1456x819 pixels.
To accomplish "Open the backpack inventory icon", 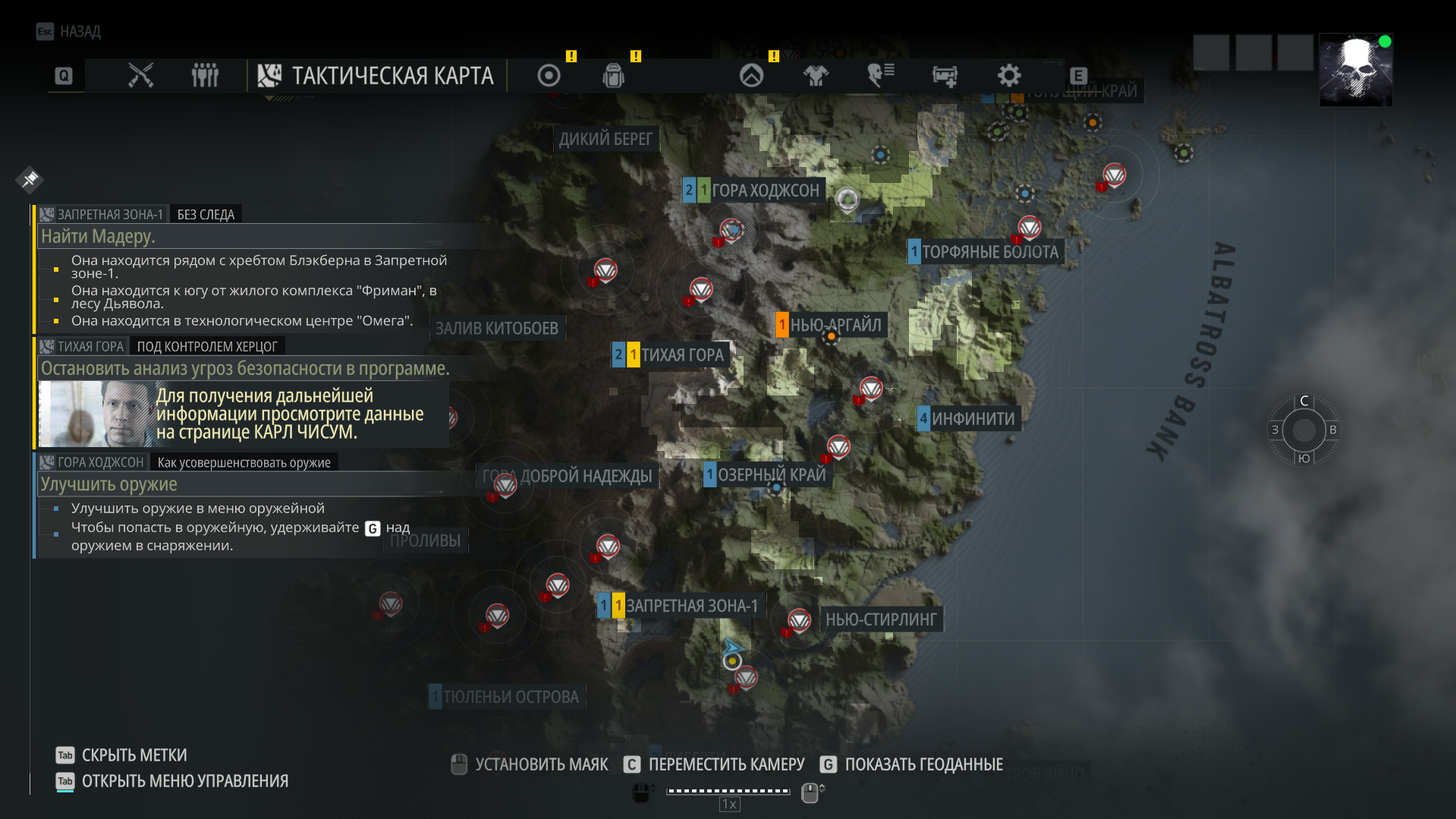I will pos(613,75).
